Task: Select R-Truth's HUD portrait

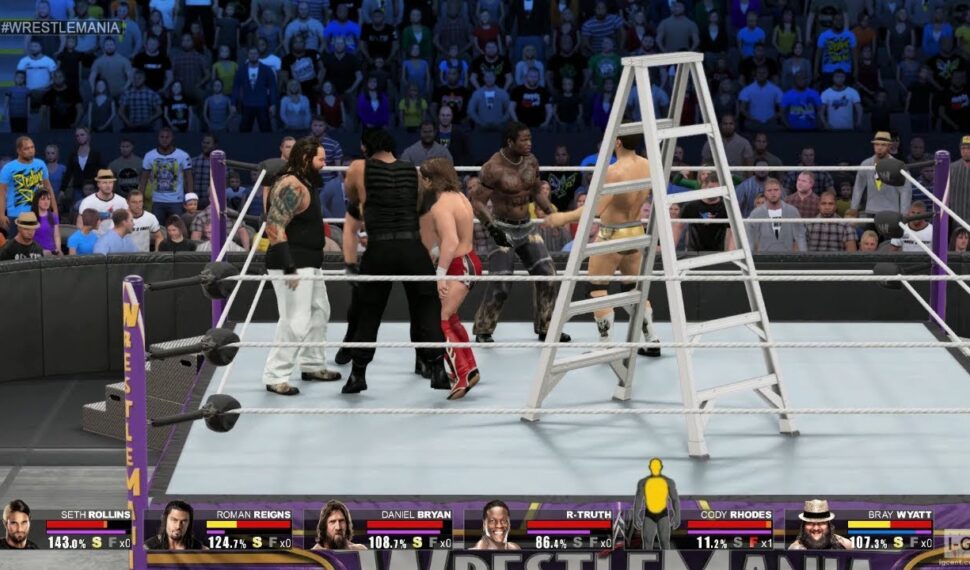Action: [497, 527]
